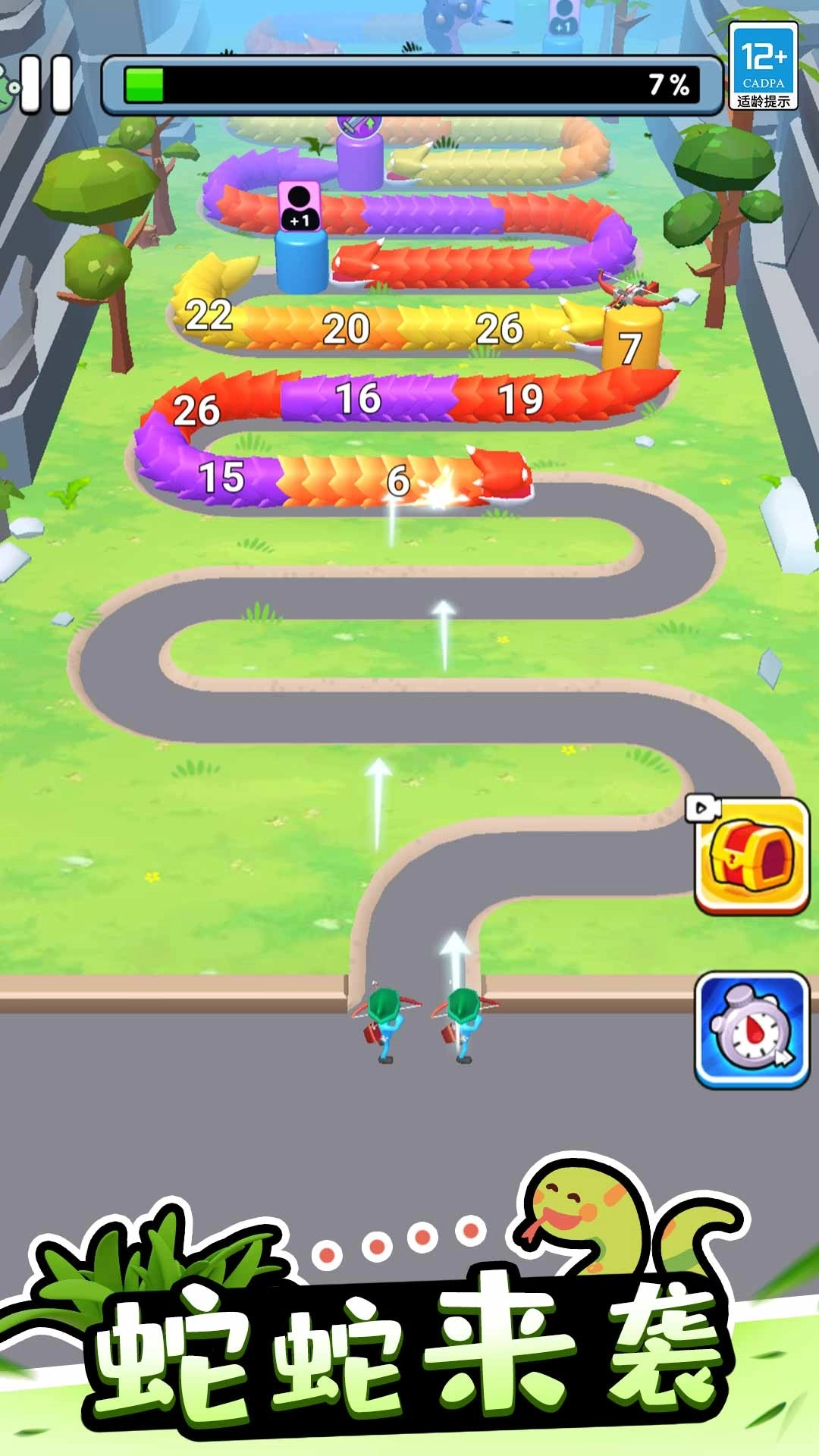Activate the stopwatch speed-up booster
819x1456 pixels.
[752, 1030]
